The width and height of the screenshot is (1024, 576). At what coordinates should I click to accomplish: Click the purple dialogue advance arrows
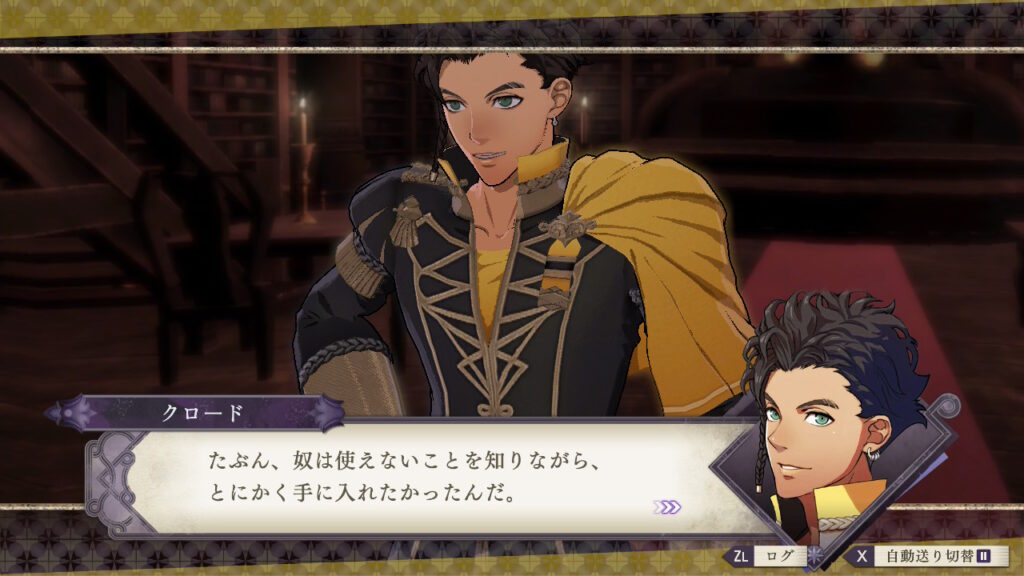point(667,507)
